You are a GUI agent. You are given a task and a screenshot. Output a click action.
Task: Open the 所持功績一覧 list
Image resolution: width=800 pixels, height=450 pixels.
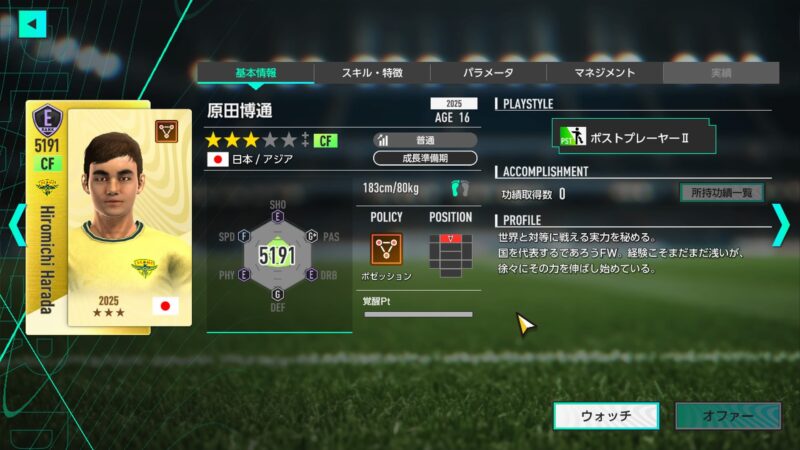tap(721, 193)
